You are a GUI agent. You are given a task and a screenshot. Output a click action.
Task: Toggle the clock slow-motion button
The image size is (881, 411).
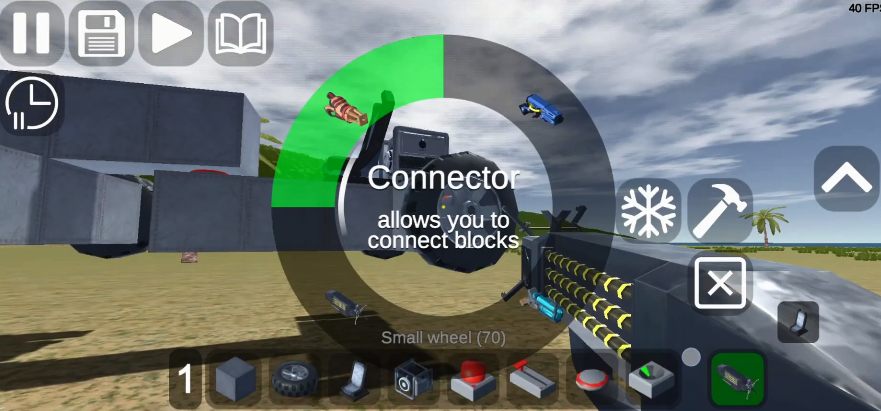31,104
